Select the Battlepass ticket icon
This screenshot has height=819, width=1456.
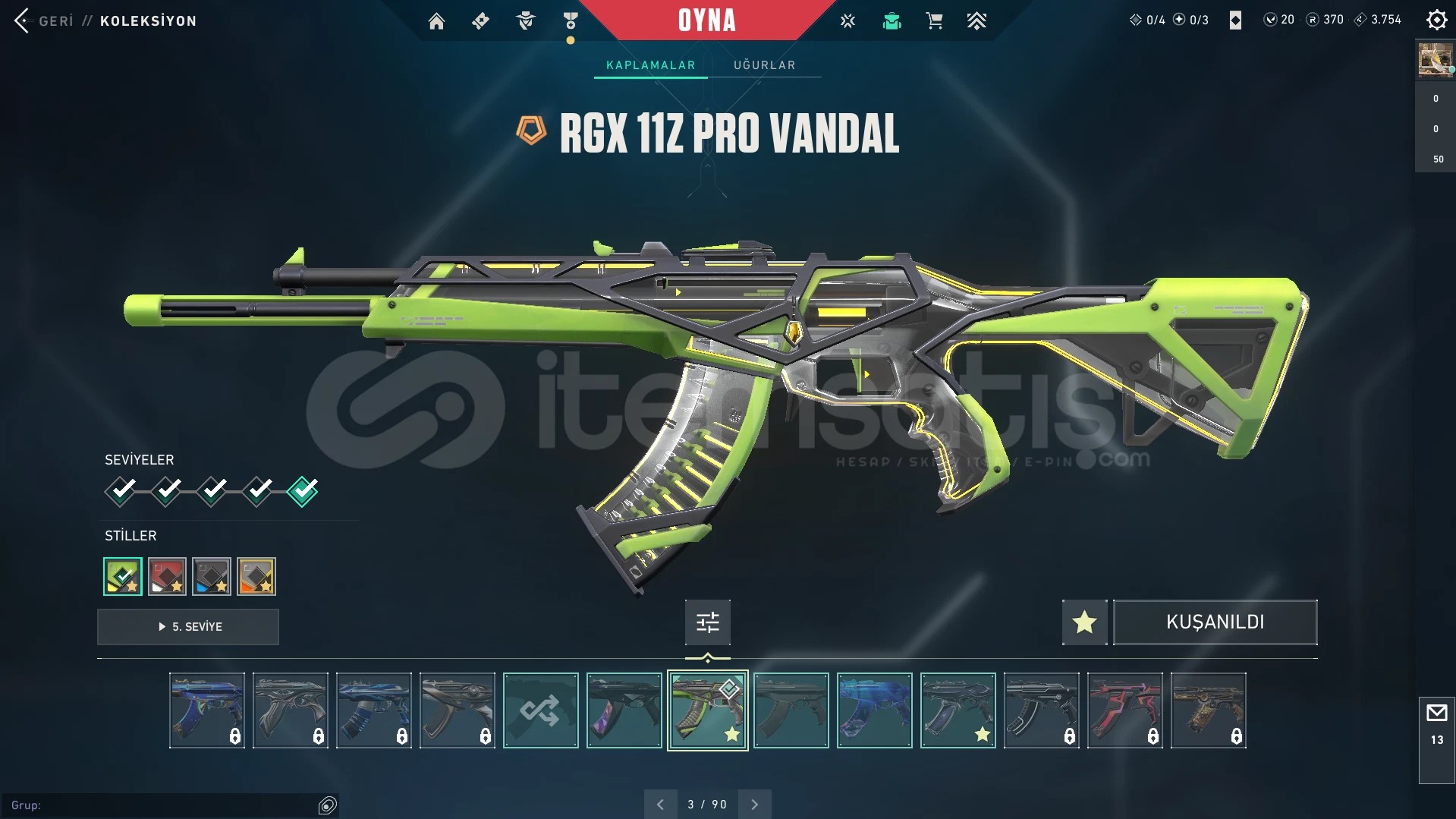point(480,20)
